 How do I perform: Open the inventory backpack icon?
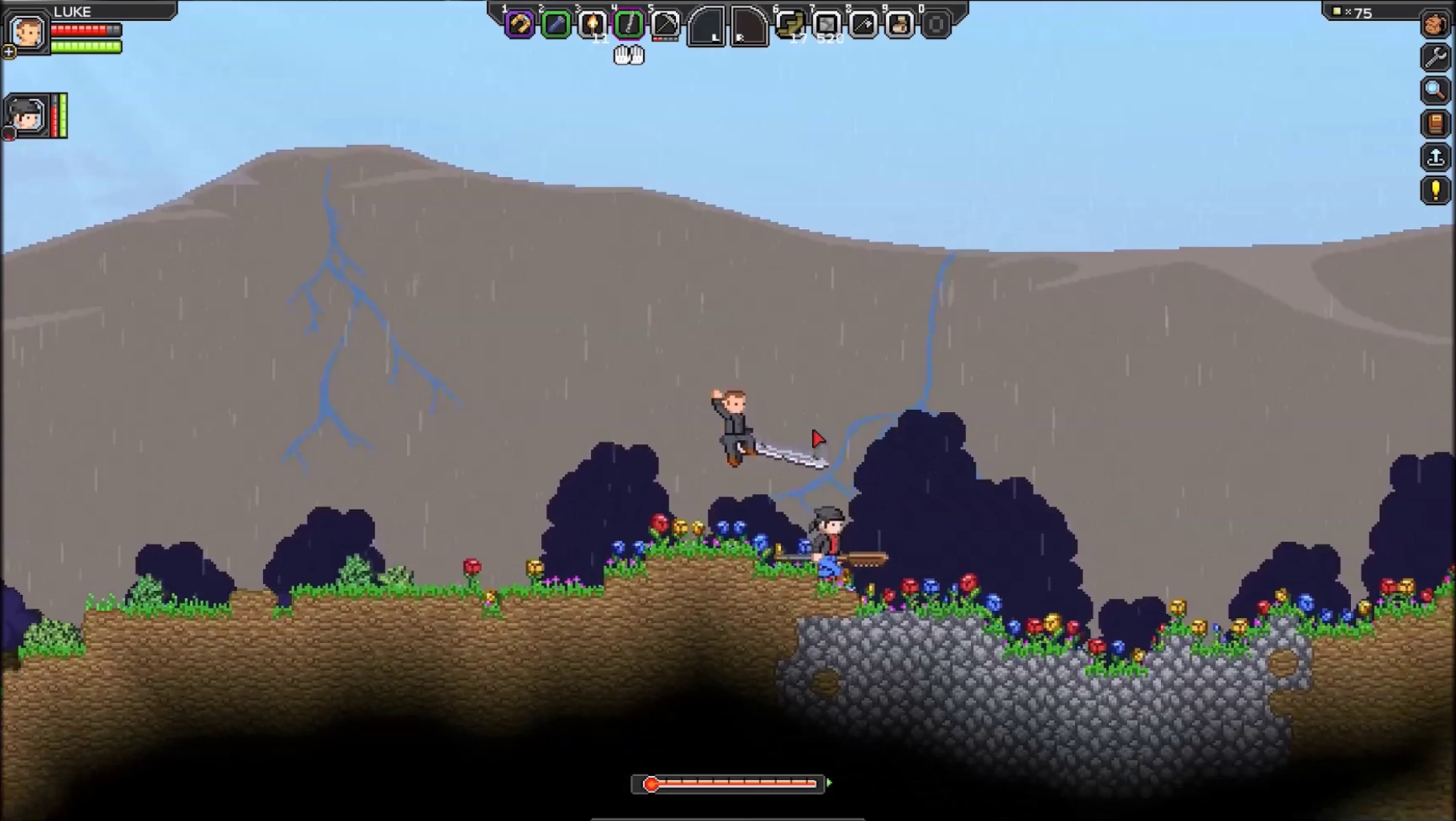click(1435, 24)
